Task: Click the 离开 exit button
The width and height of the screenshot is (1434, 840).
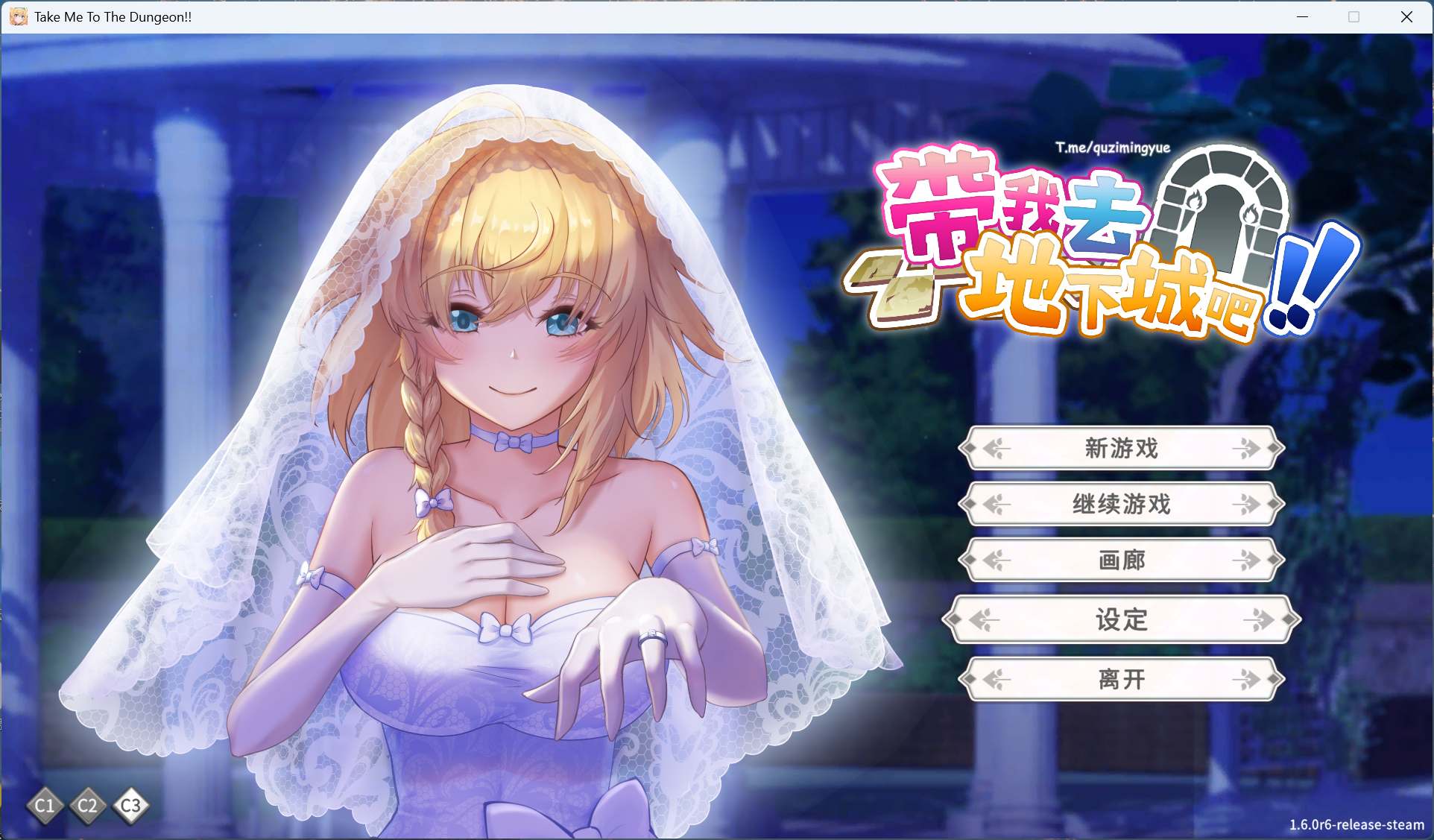Action: 1120,679
